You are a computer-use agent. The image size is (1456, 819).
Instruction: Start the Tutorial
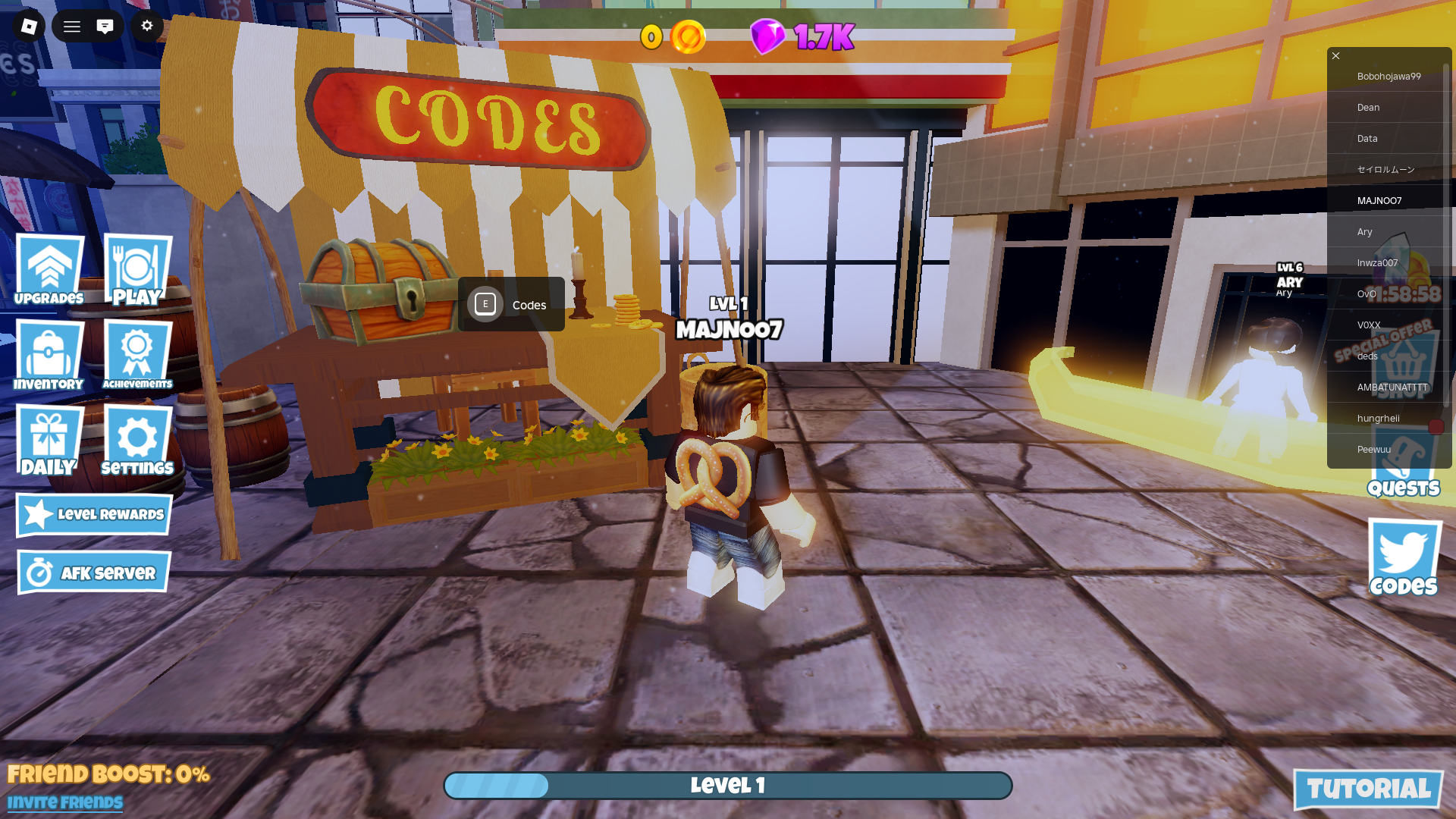point(1368,789)
